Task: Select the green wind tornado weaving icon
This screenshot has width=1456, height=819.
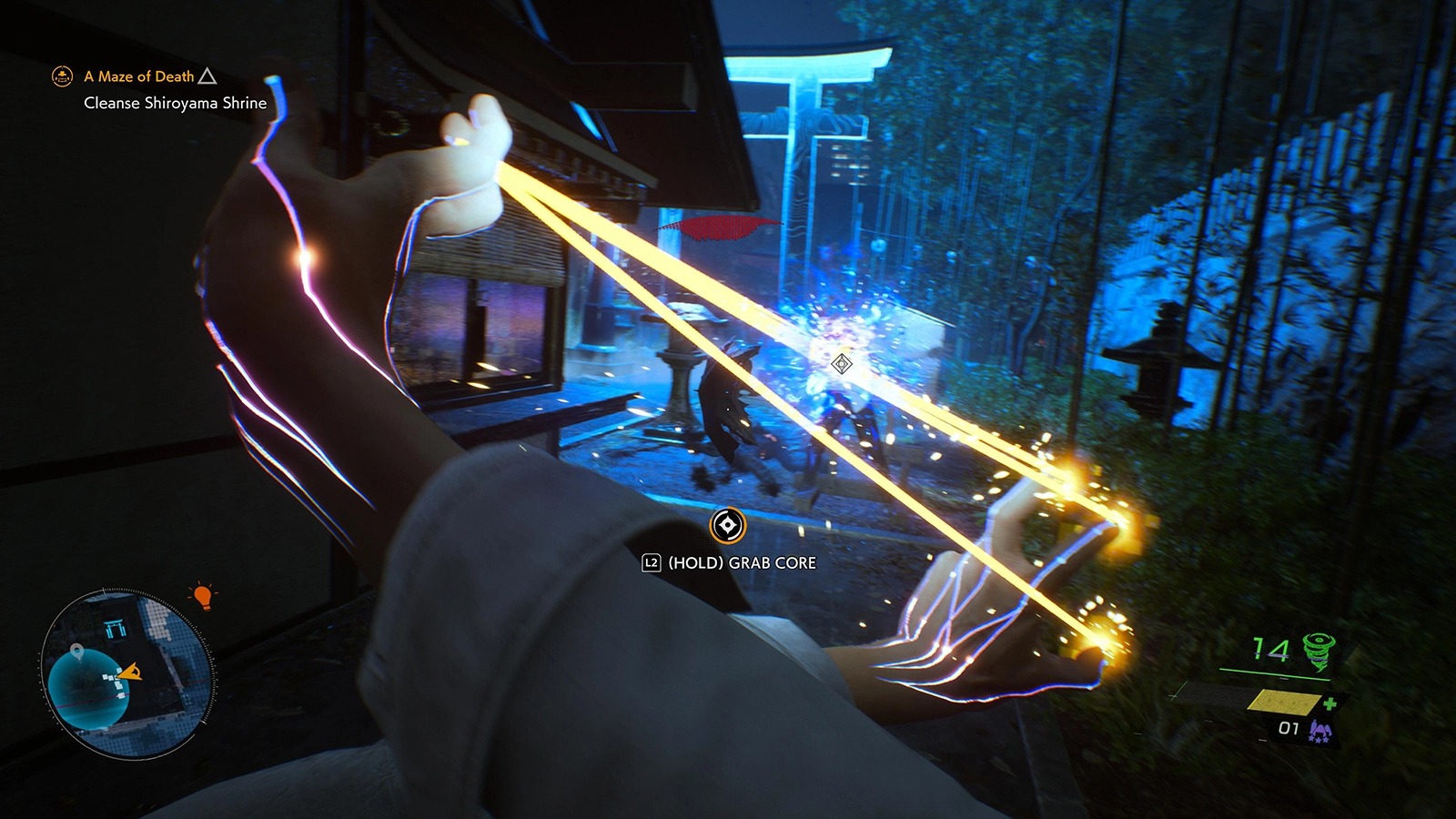Action: pyautogui.click(x=1318, y=651)
